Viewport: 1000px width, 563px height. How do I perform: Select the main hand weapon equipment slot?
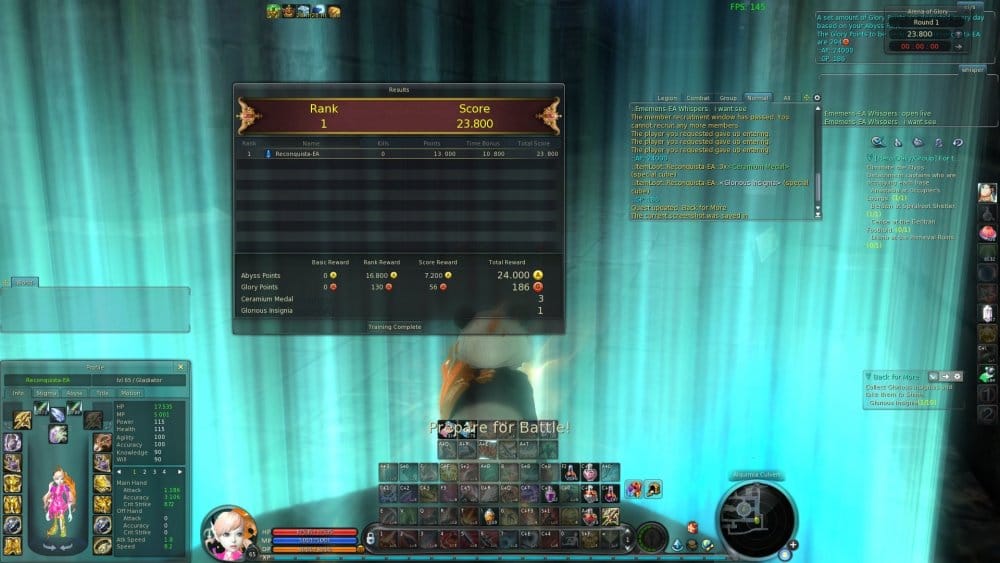coord(22,420)
